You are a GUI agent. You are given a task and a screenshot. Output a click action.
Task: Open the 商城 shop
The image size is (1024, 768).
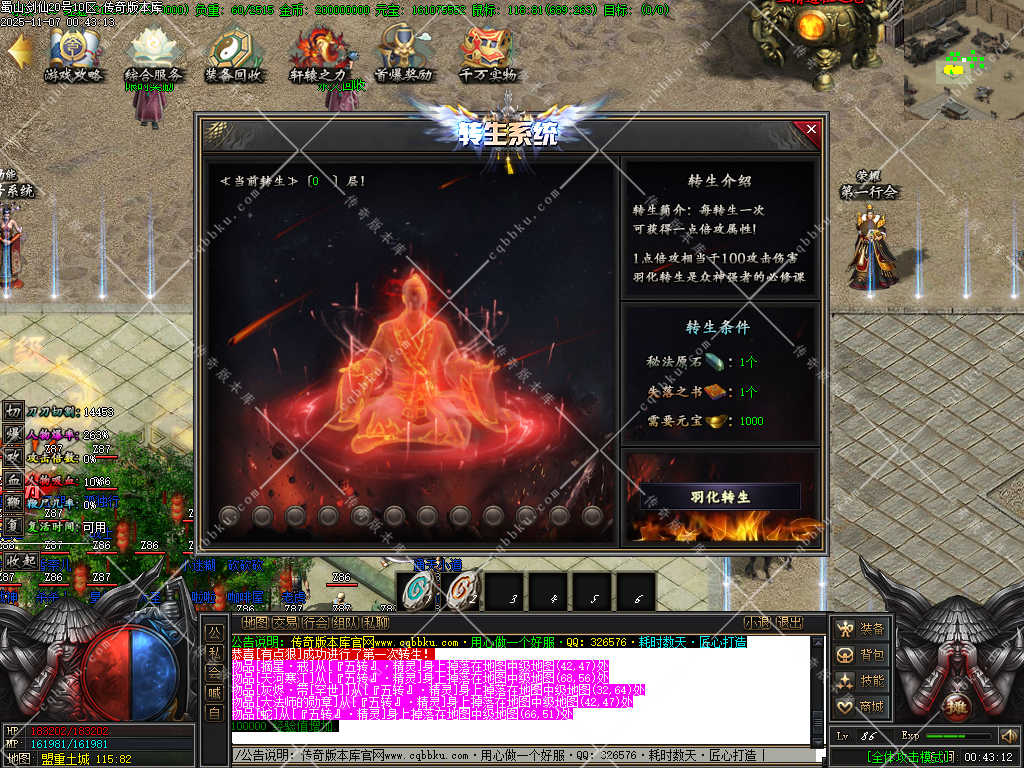click(862, 707)
